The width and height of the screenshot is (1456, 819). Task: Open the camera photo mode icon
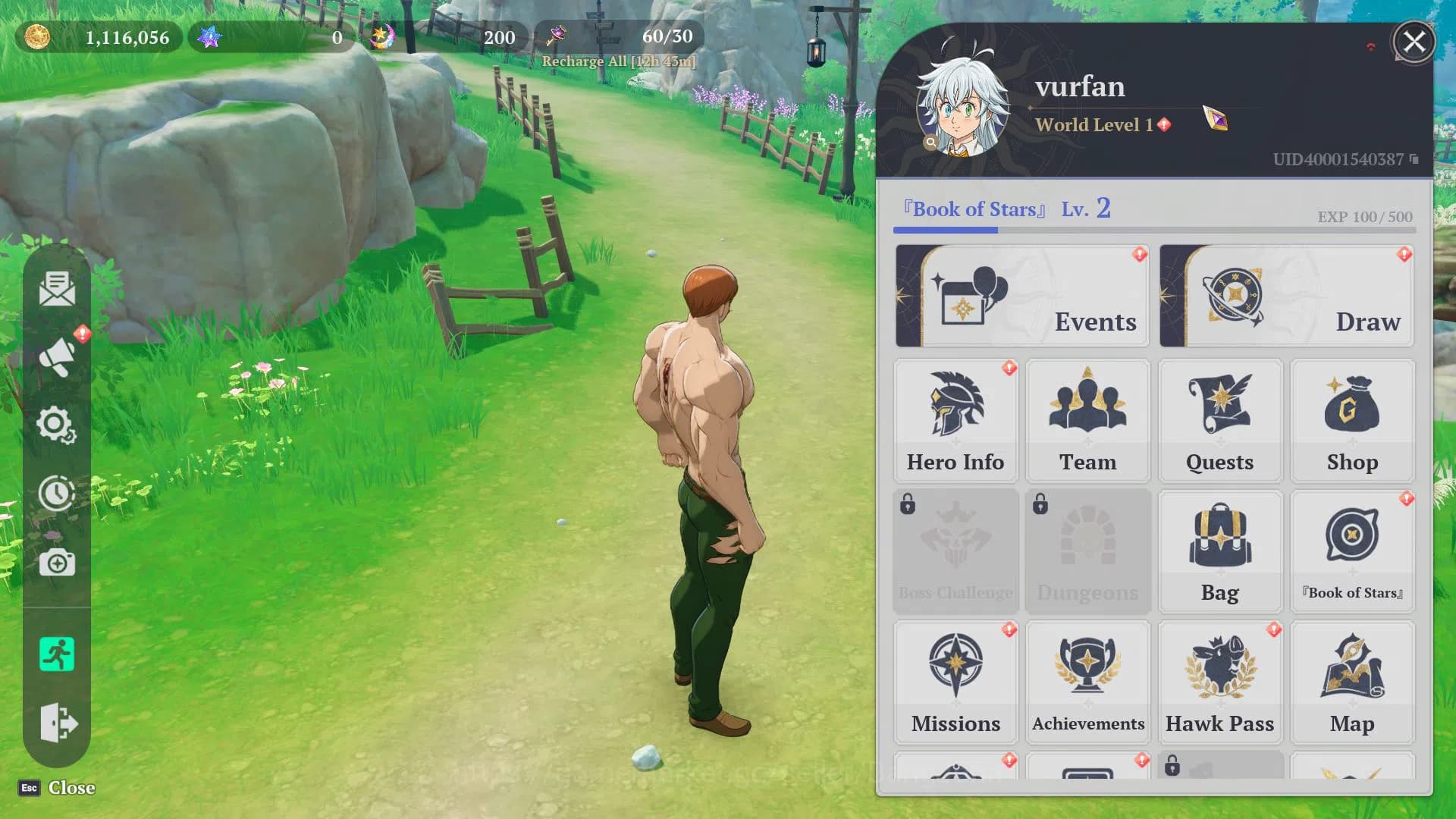[x=57, y=563]
